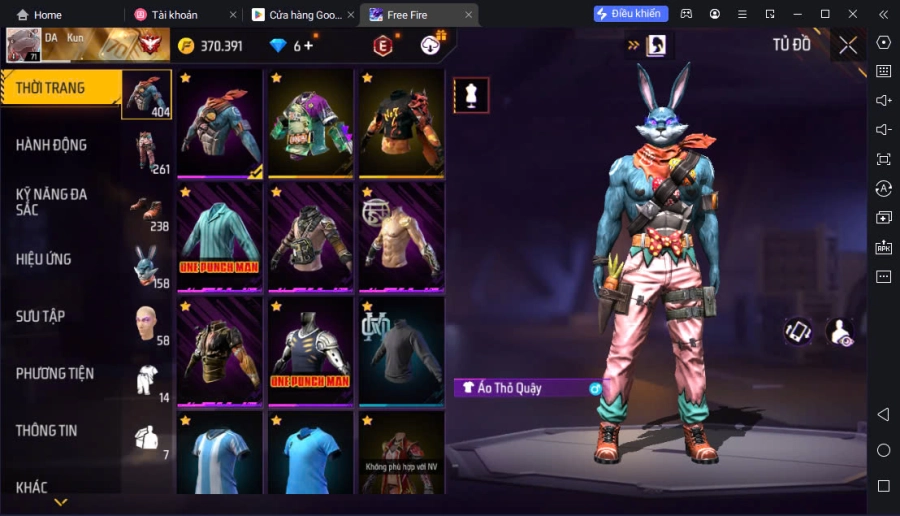Screen dimensions: 900x516
Task: Open the player profile avatar
Action: coord(23,45)
